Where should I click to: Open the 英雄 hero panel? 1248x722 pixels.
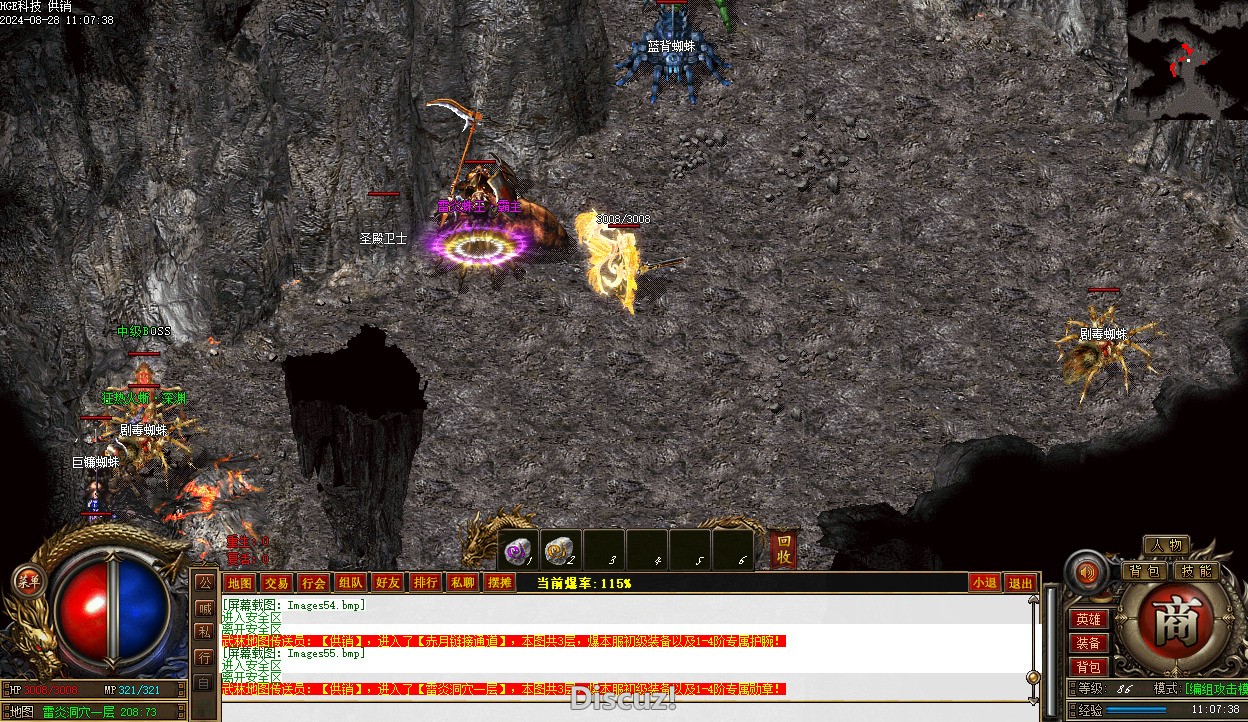click(1088, 620)
